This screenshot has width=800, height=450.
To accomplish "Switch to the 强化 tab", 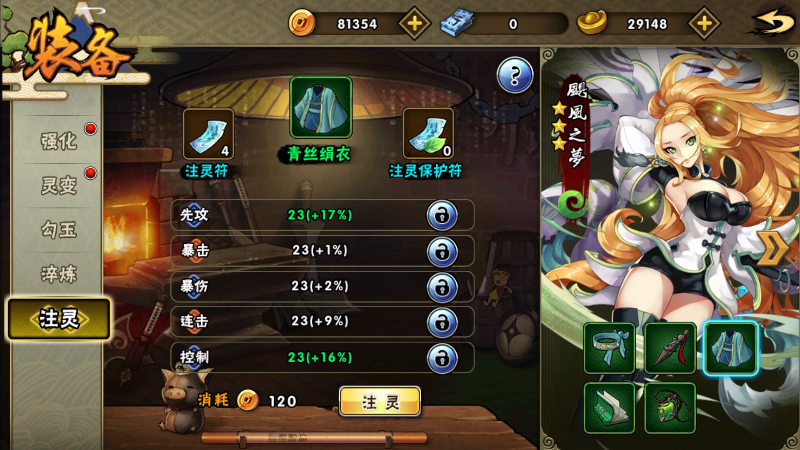I will [x=58, y=141].
